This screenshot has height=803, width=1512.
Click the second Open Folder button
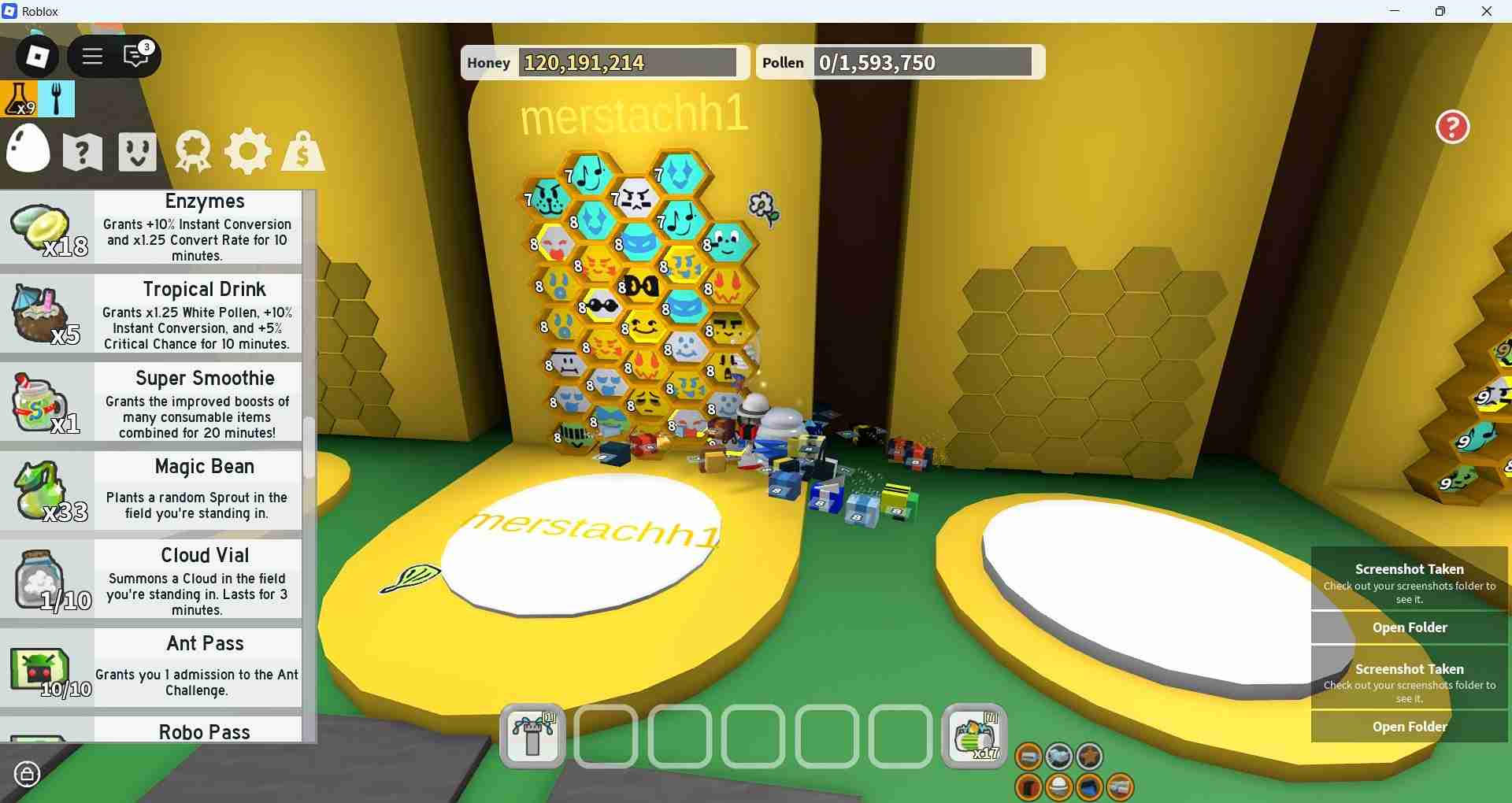click(x=1409, y=726)
